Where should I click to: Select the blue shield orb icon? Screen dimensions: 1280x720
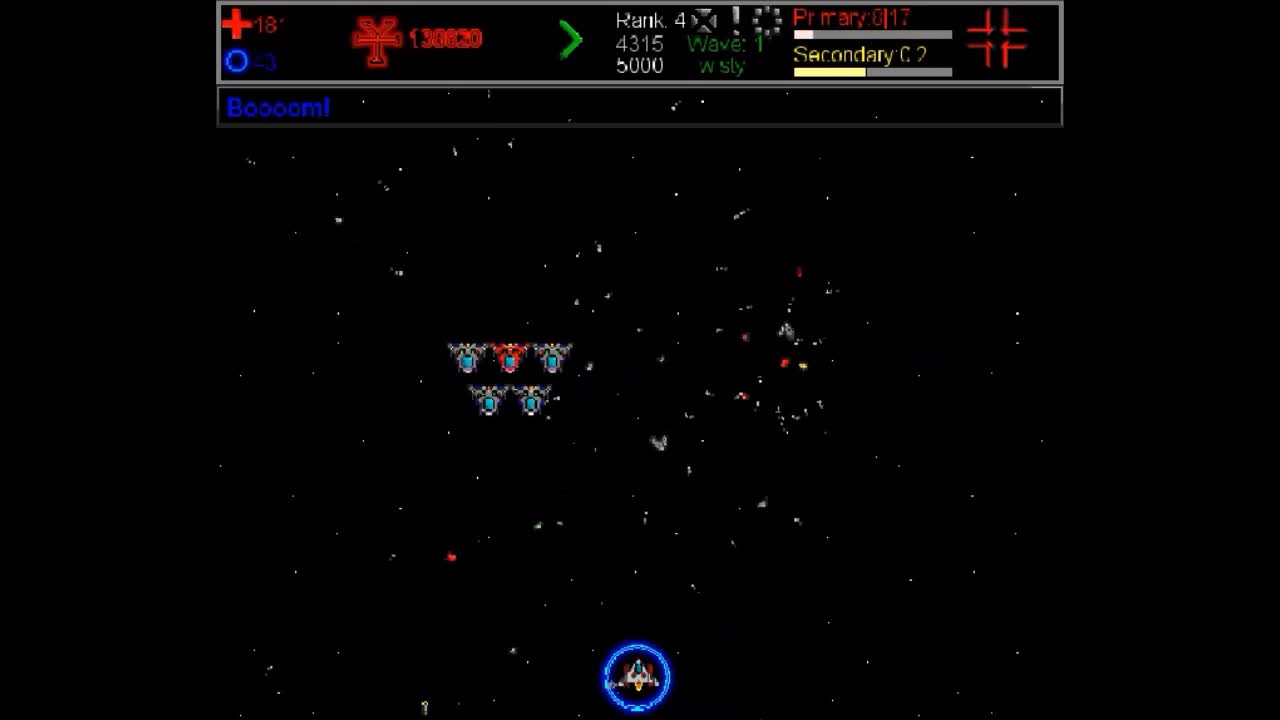point(239,62)
